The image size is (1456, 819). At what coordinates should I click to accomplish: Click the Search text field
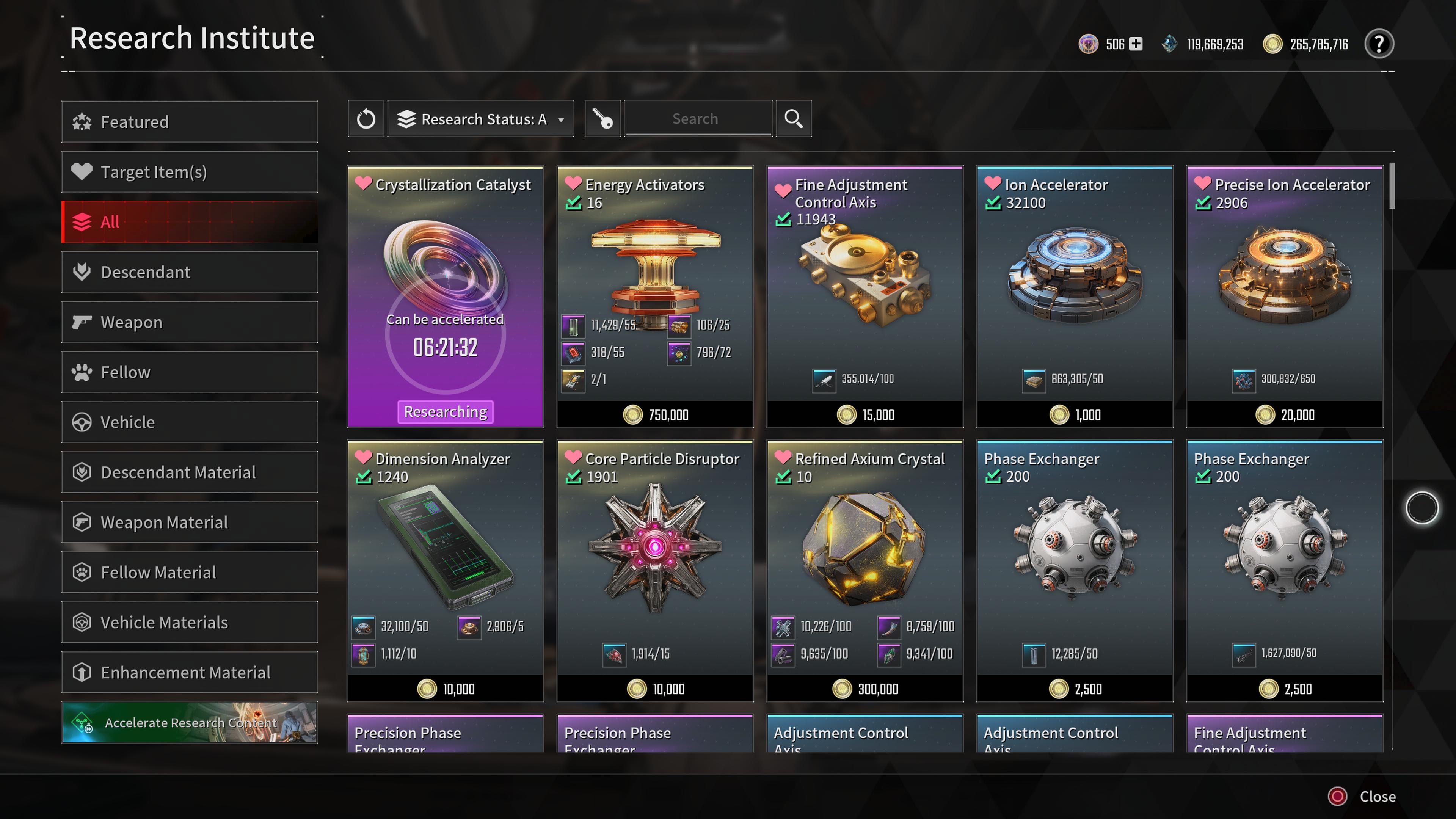[698, 119]
